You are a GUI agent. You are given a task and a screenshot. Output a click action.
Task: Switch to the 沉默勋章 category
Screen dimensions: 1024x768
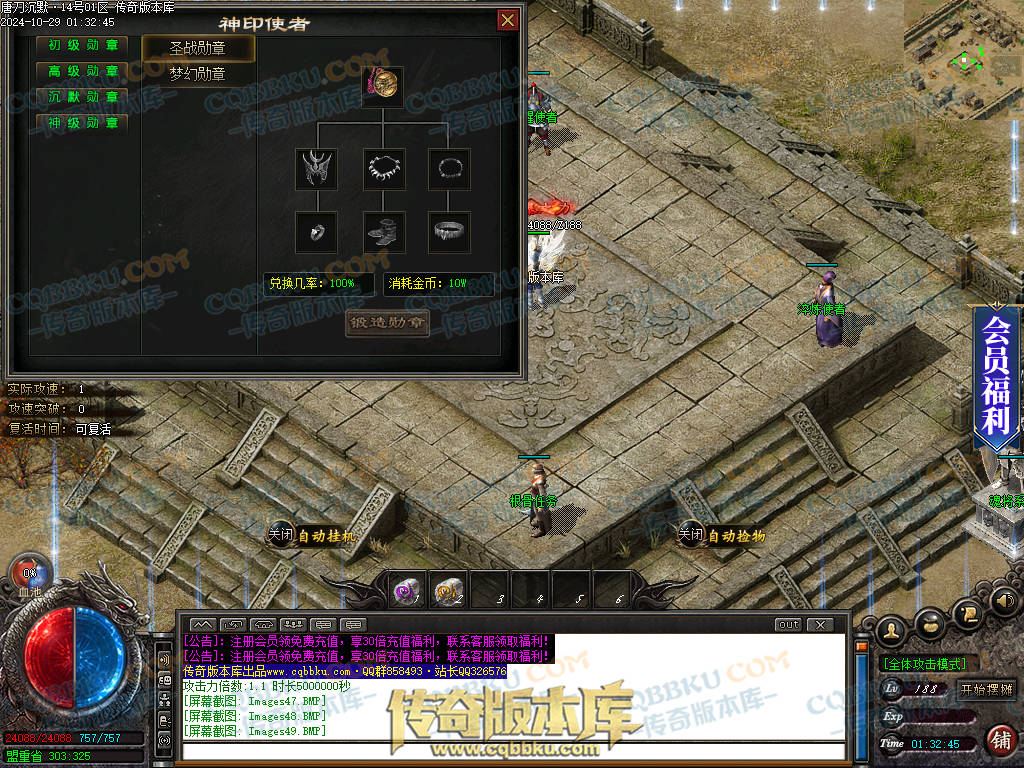pyautogui.click(x=83, y=98)
